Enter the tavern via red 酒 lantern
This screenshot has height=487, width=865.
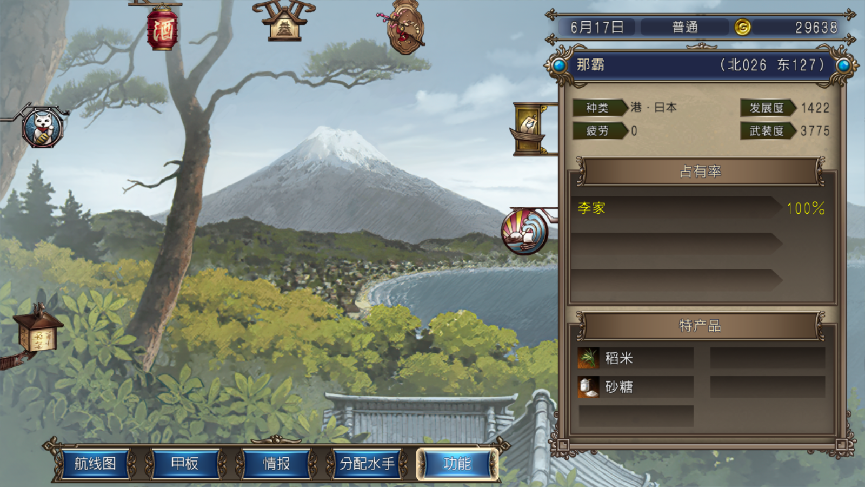pyautogui.click(x=162, y=28)
